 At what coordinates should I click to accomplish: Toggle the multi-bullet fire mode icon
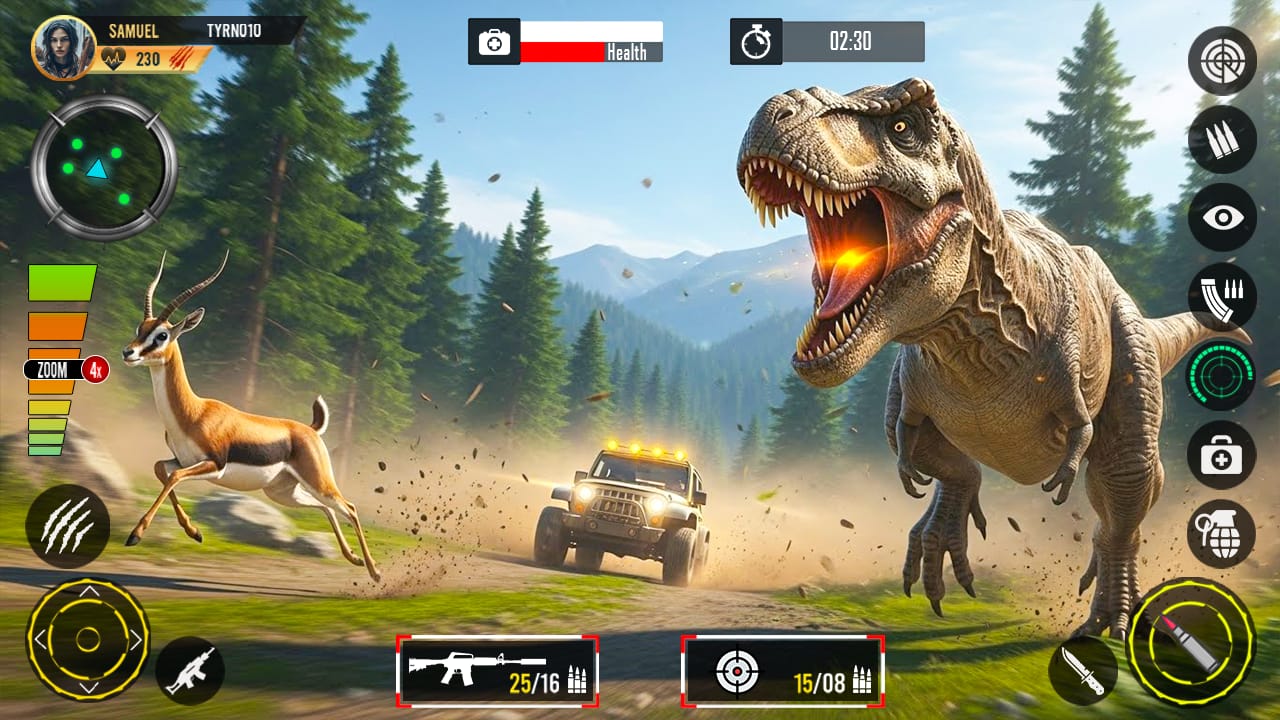[x=1221, y=299]
